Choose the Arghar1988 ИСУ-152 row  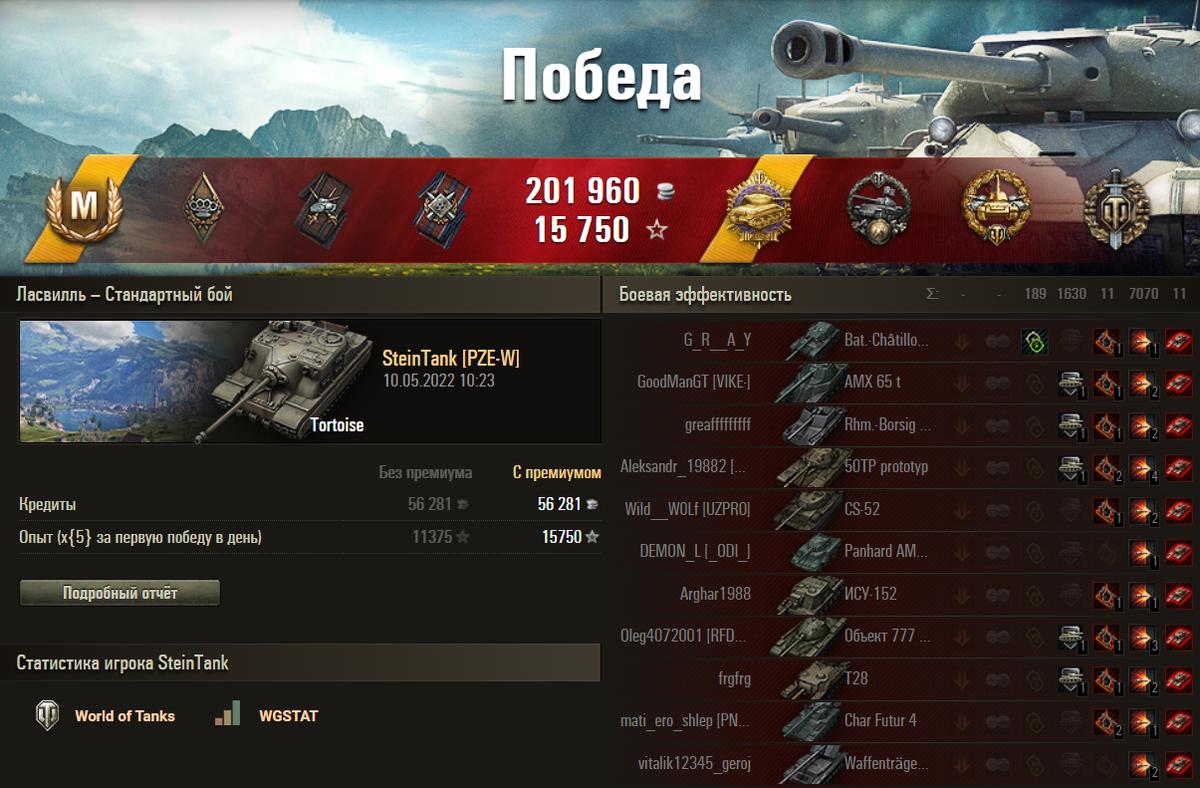tap(715, 594)
